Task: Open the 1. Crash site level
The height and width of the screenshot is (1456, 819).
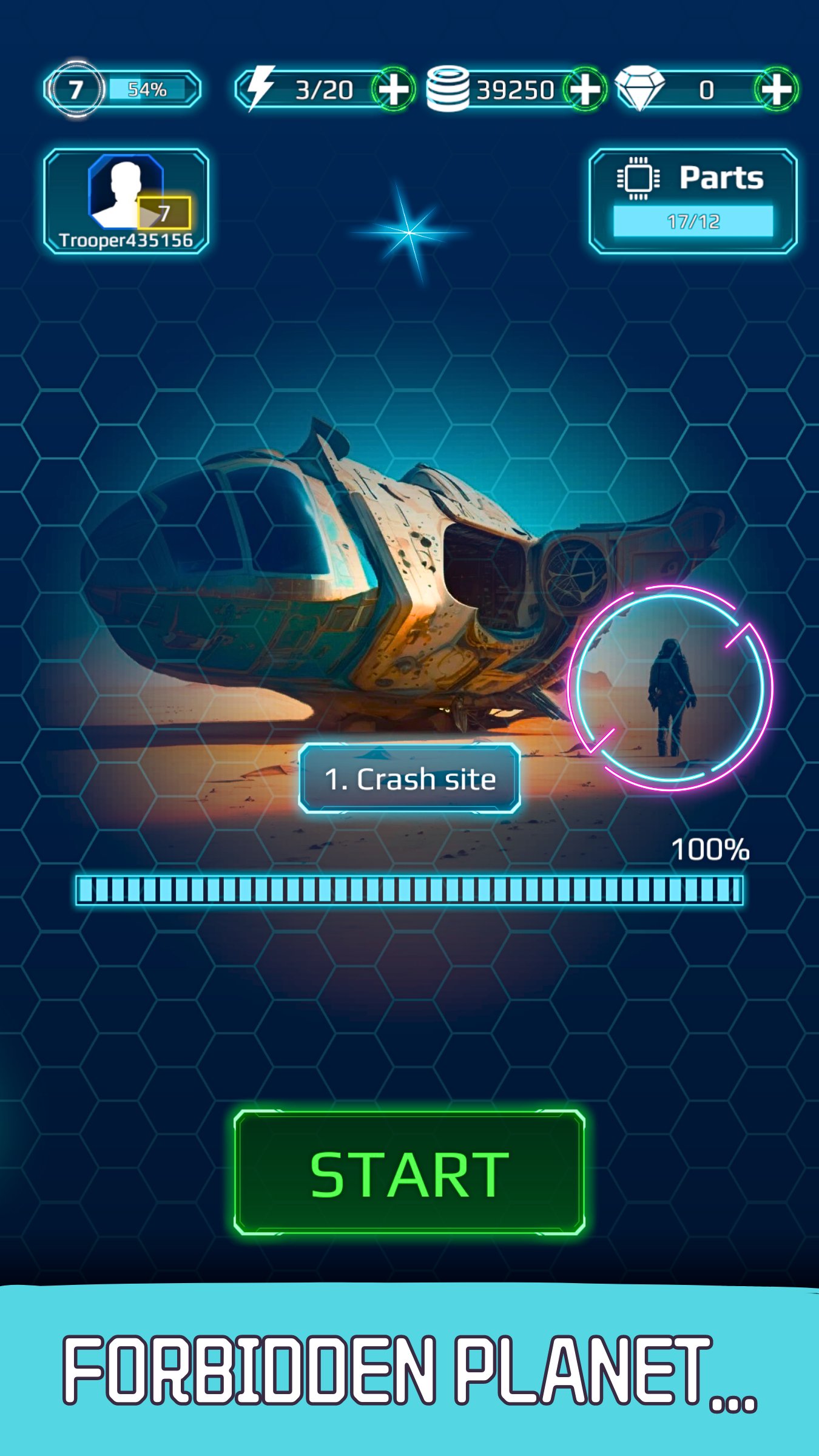Action: point(409,780)
